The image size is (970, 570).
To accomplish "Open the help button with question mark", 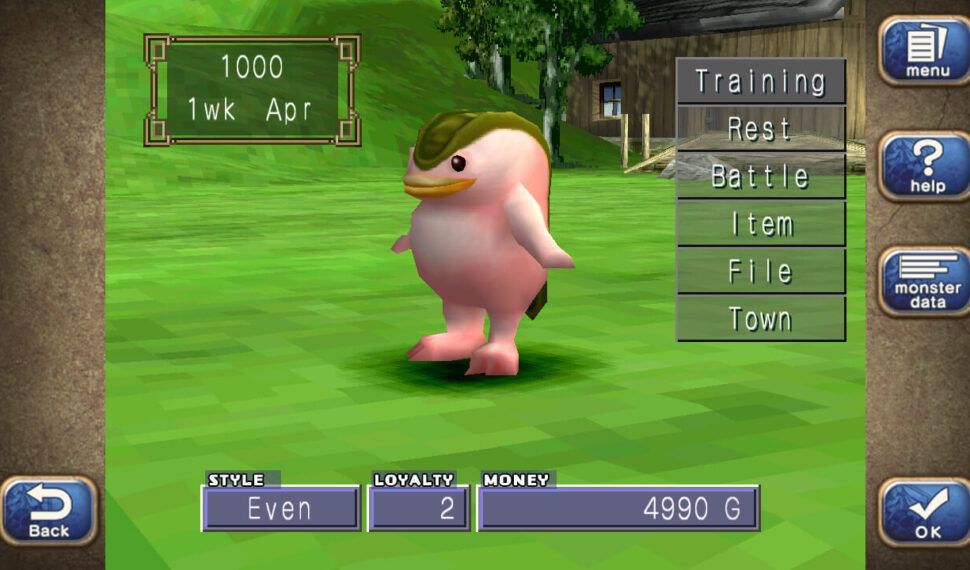I will tap(926, 165).
